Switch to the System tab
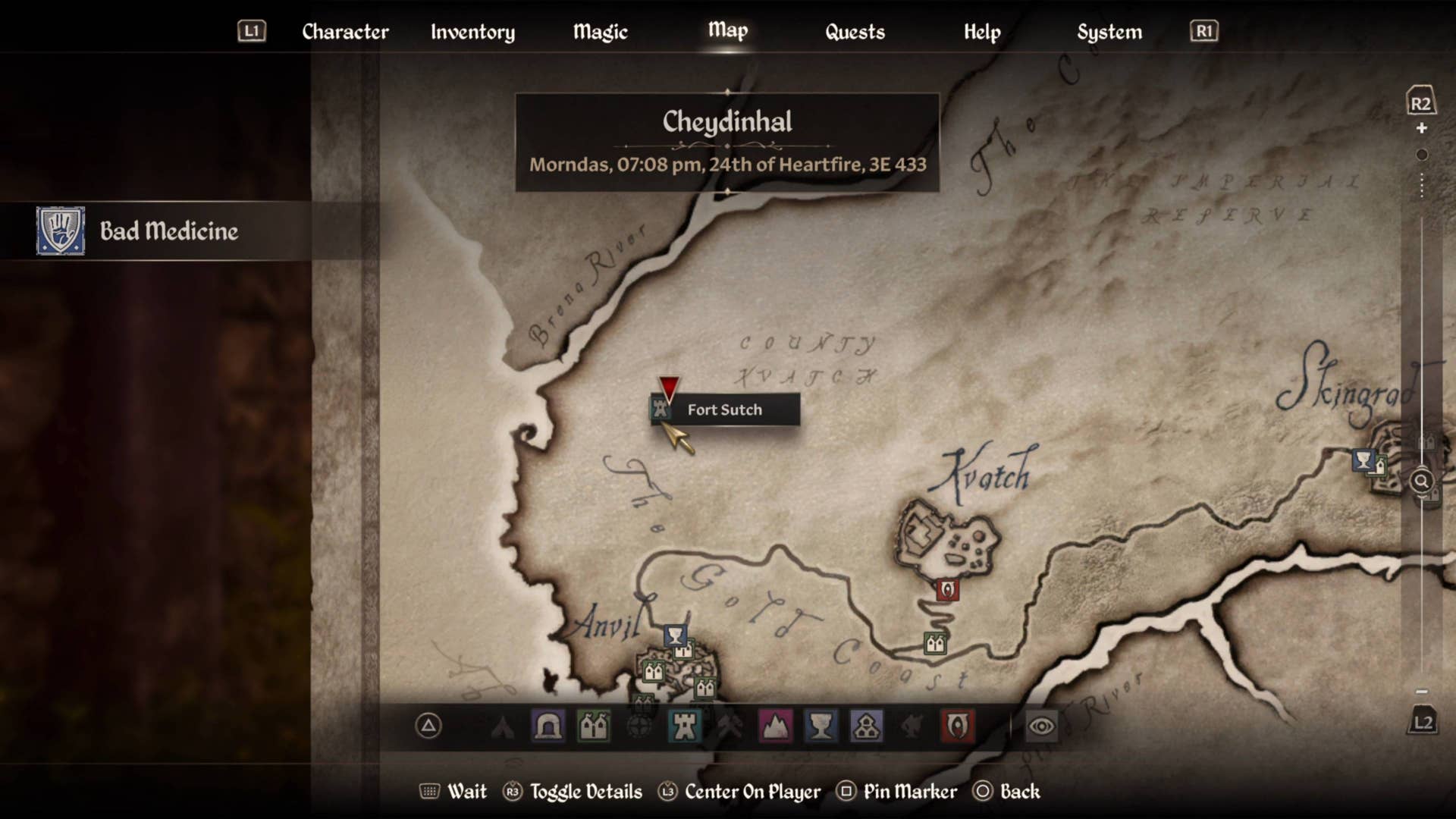This screenshot has height=819, width=1456. (x=1109, y=32)
